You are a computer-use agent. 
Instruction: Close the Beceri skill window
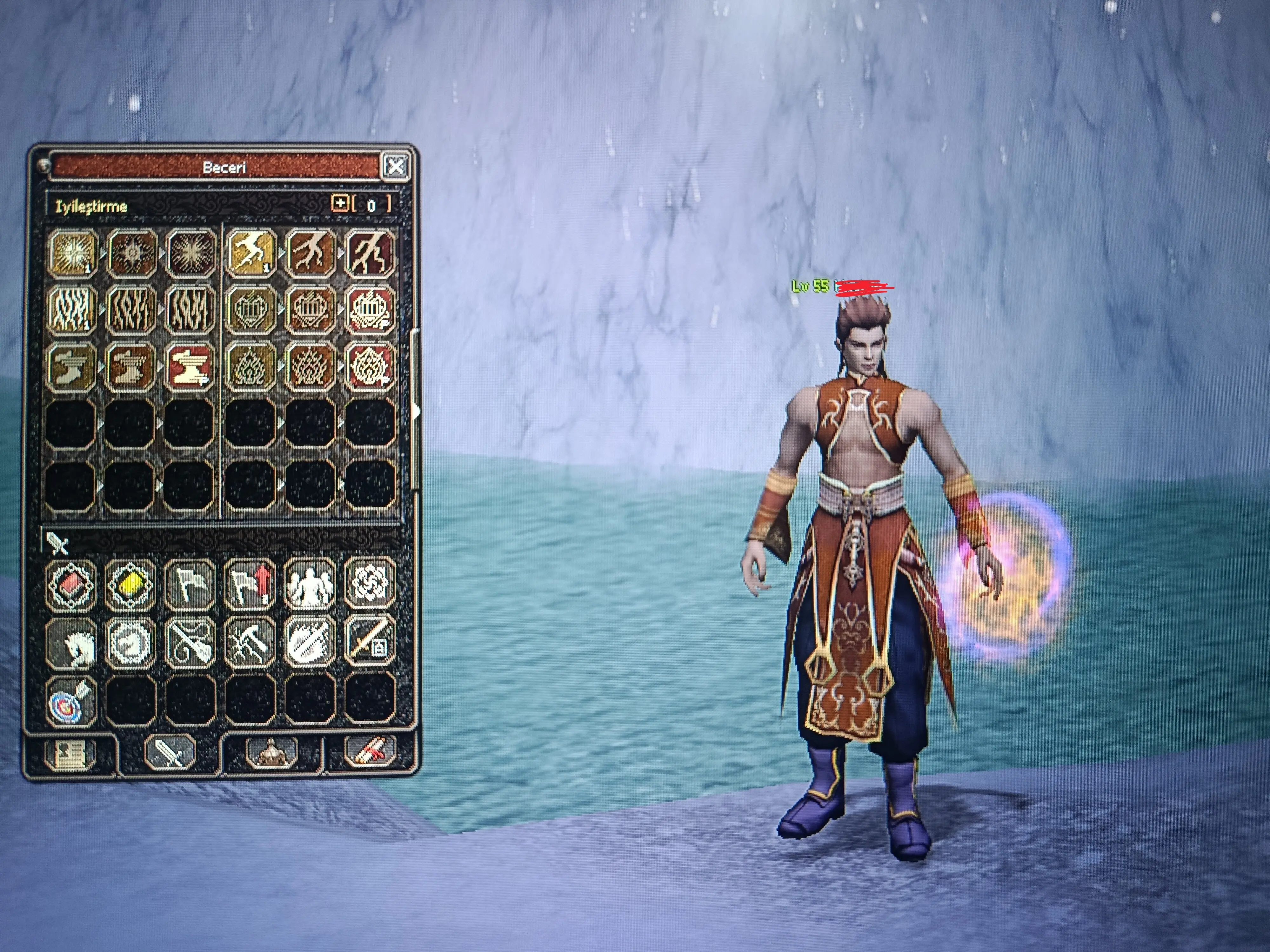(396, 167)
